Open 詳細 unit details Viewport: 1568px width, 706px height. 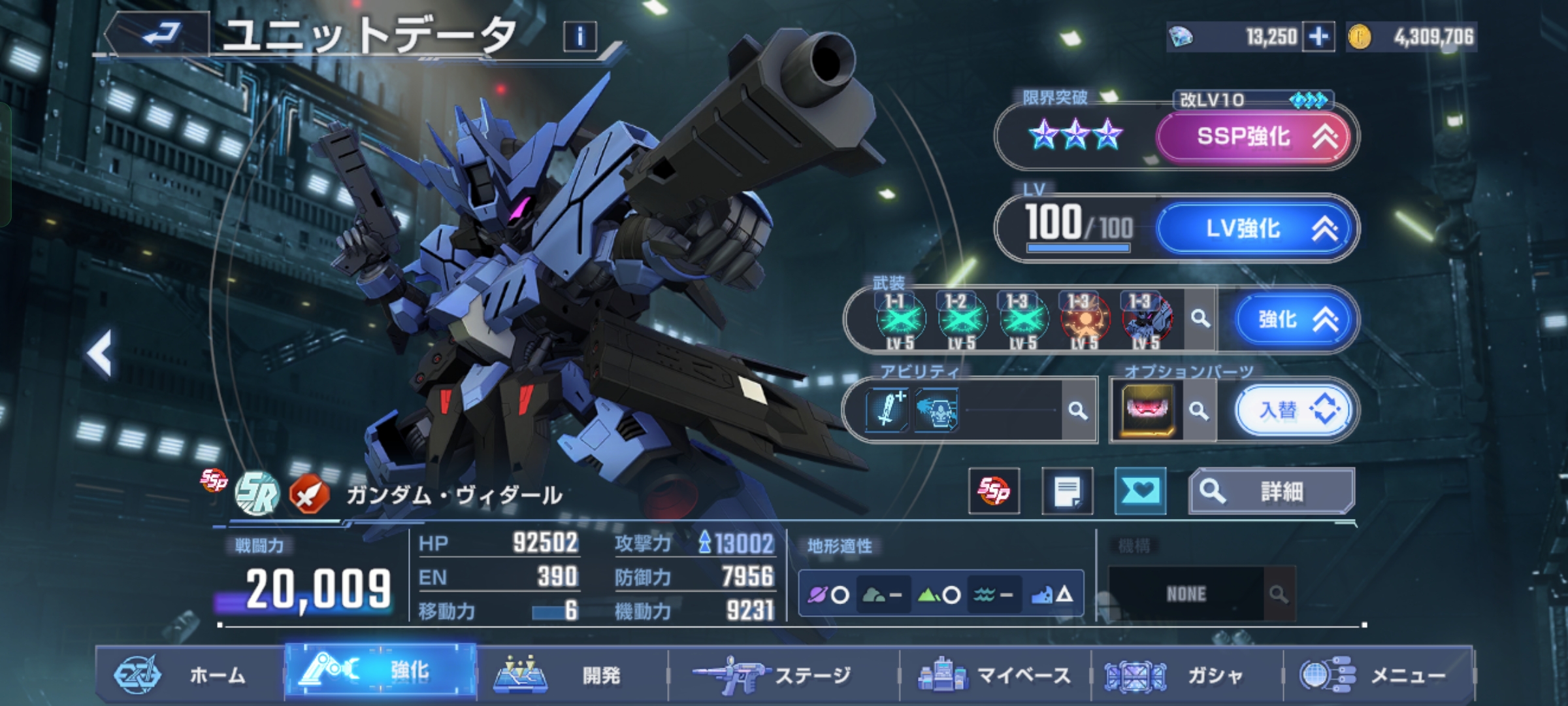[x=1271, y=491]
